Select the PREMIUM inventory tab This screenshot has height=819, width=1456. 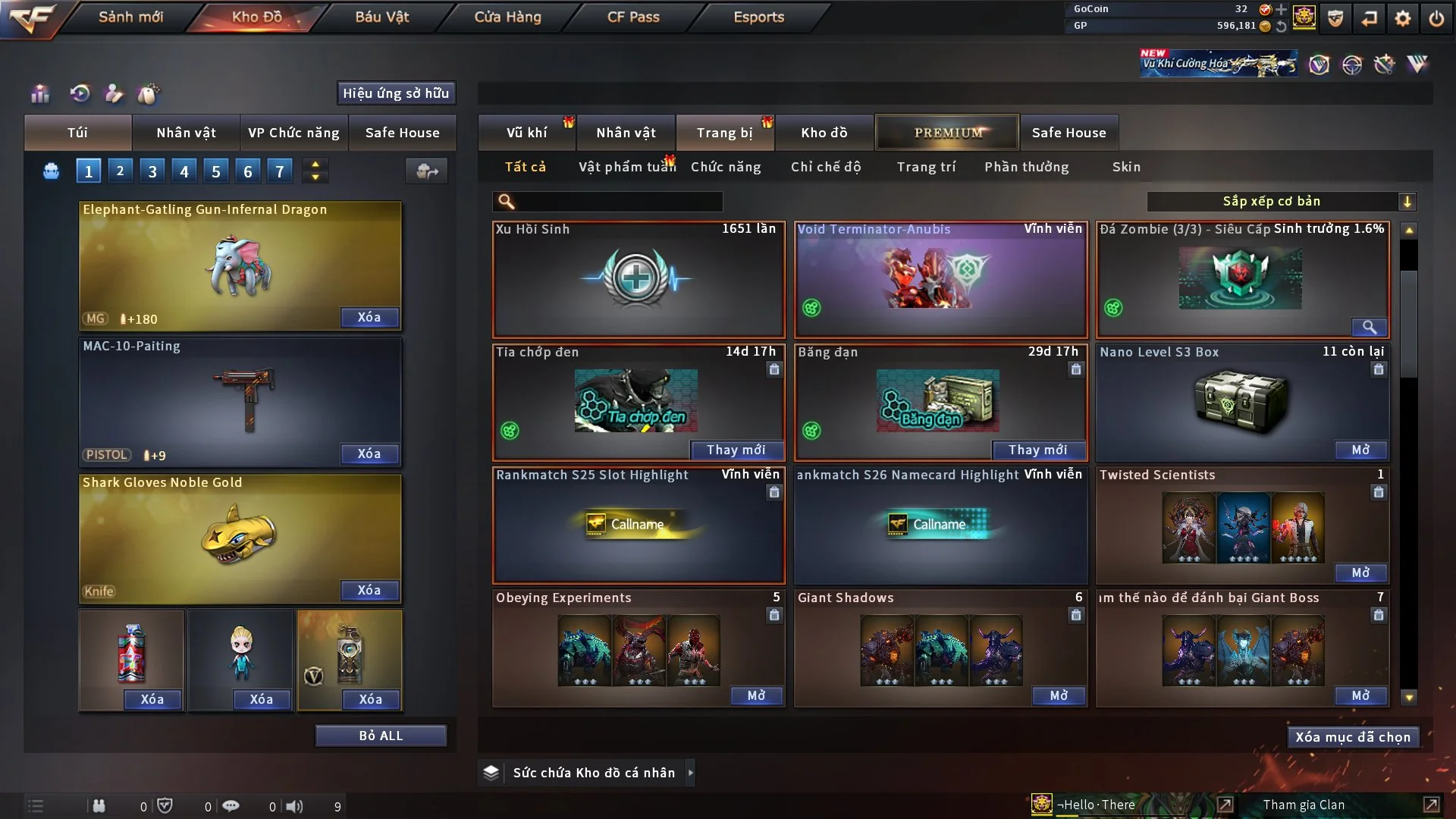pos(948,133)
